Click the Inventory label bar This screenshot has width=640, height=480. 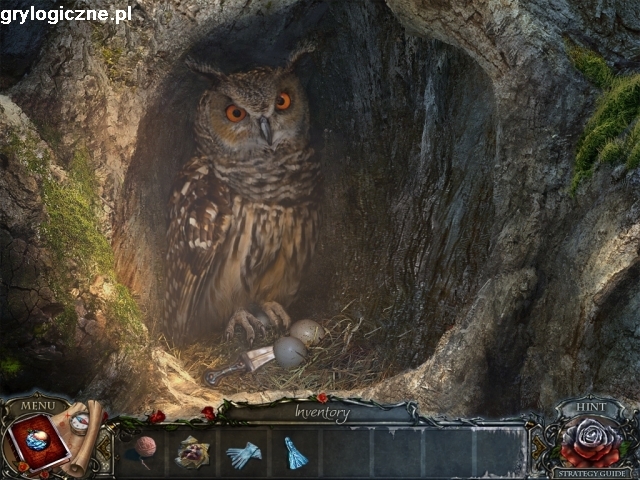point(322,411)
